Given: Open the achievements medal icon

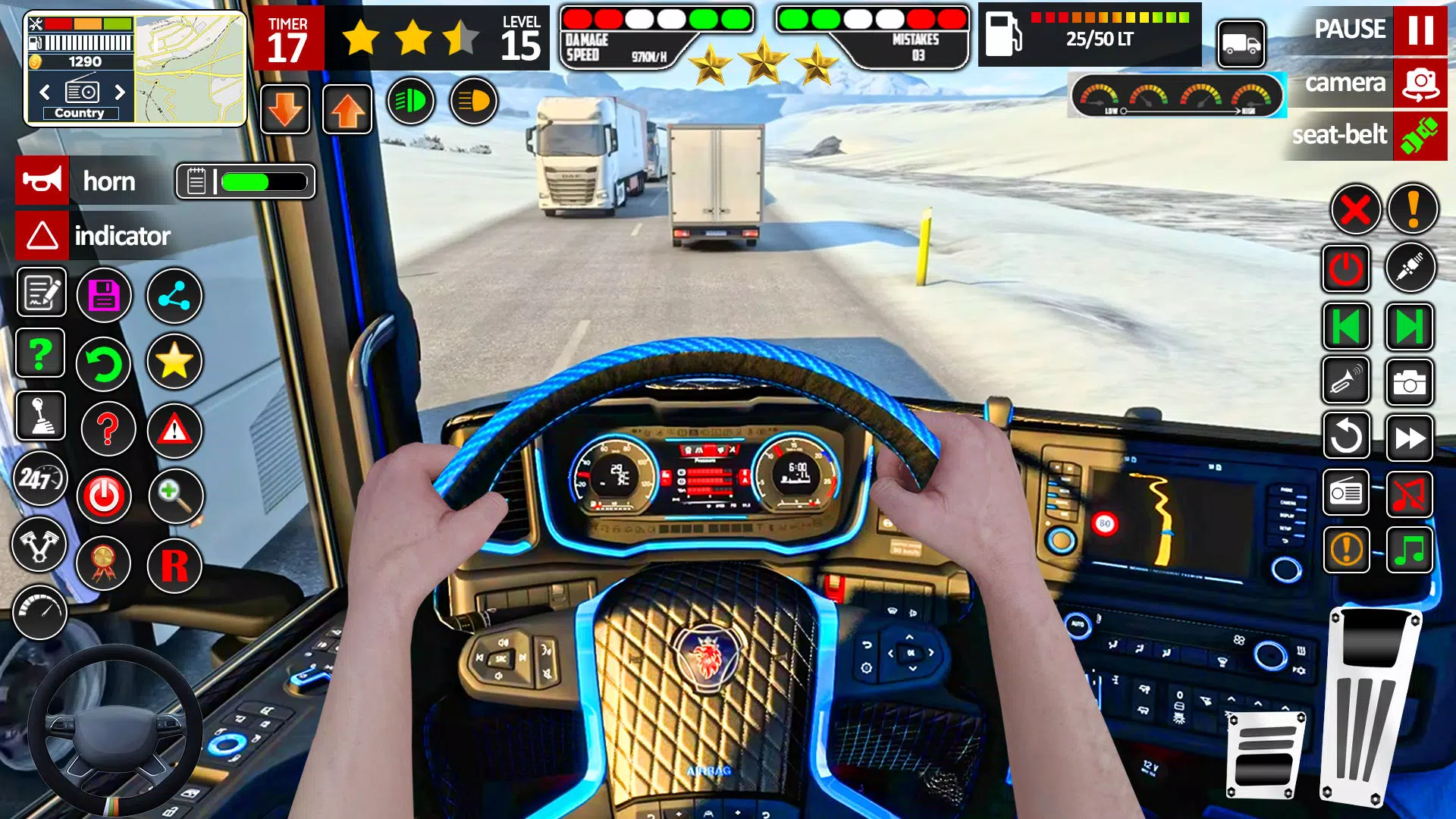Looking at the screenshot, I should tap(104, 564).
